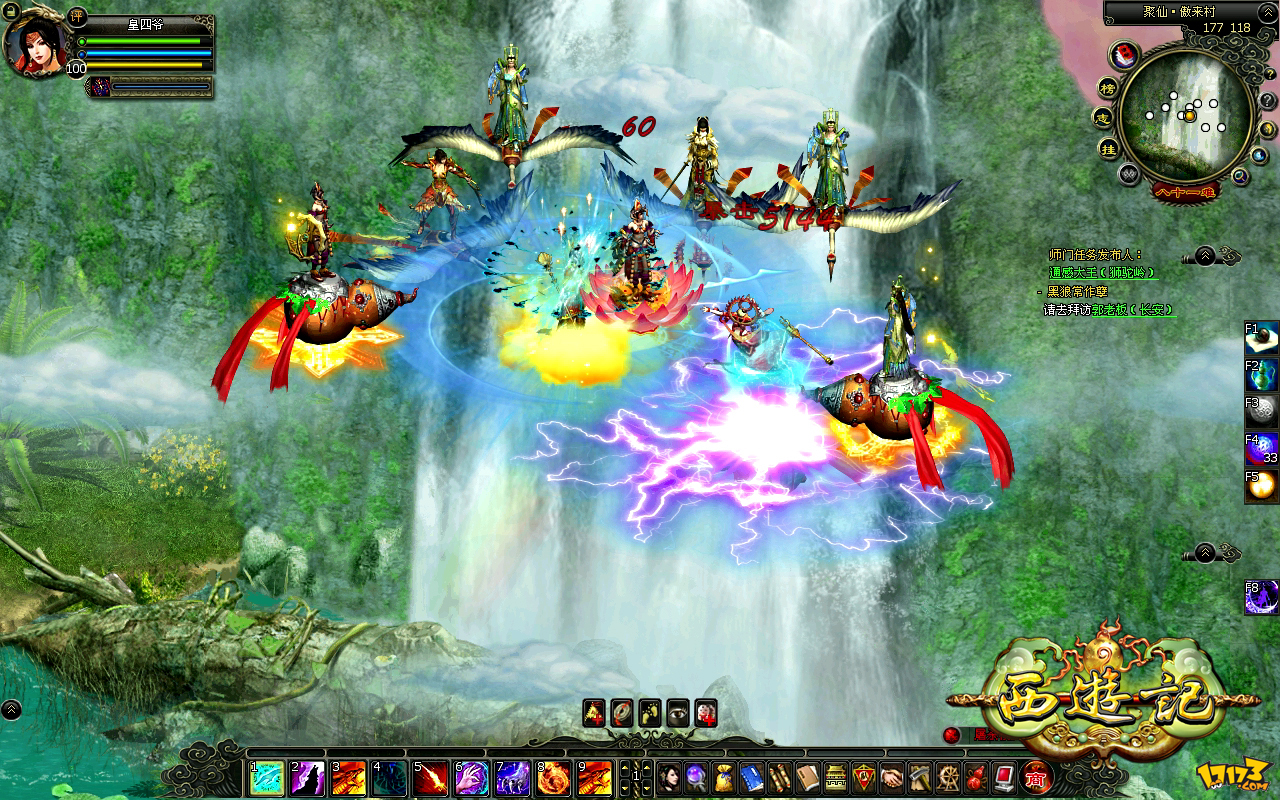Open the gold money bag inventory

pos(723,777)
